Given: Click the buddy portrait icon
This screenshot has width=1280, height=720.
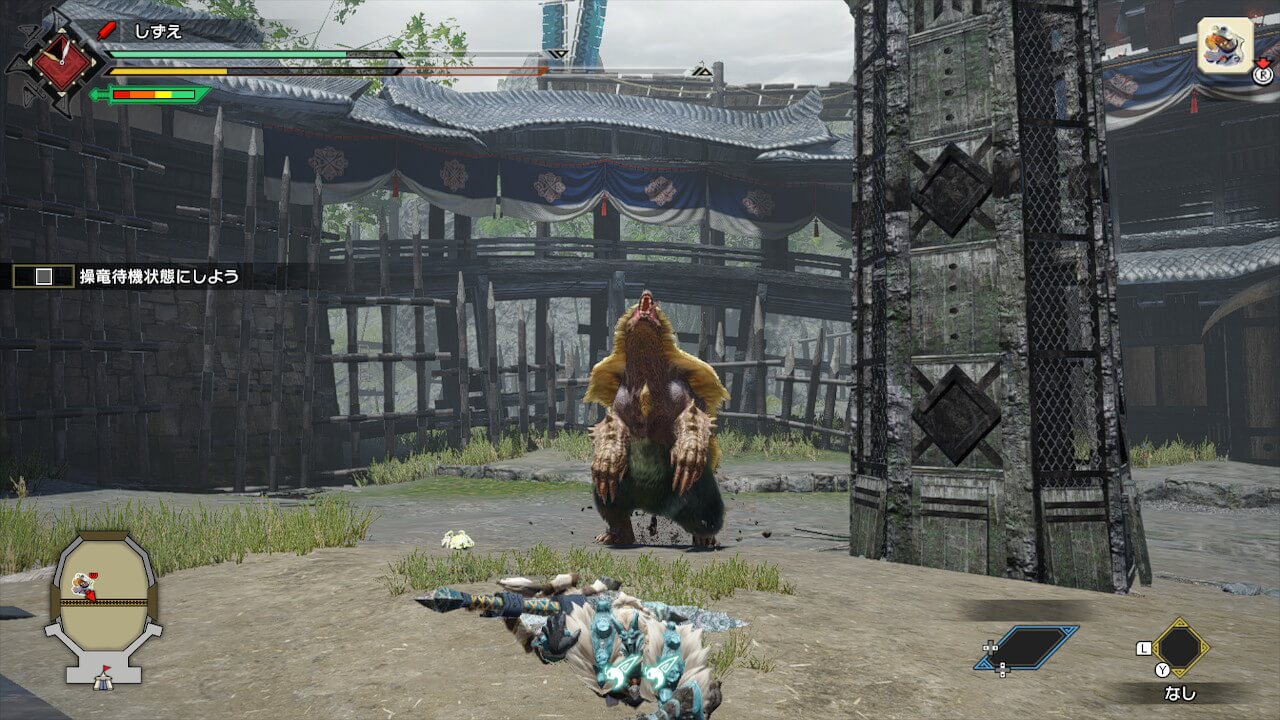Looking at the screenshot, I should (1225, 46).
